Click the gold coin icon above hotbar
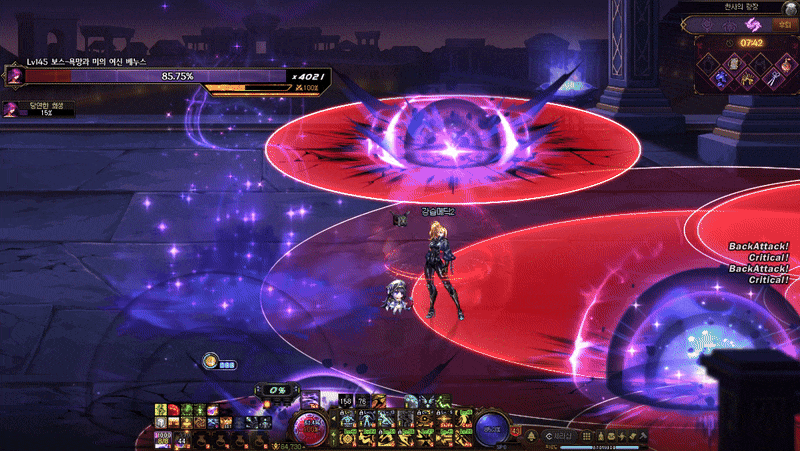 [211, 361]
